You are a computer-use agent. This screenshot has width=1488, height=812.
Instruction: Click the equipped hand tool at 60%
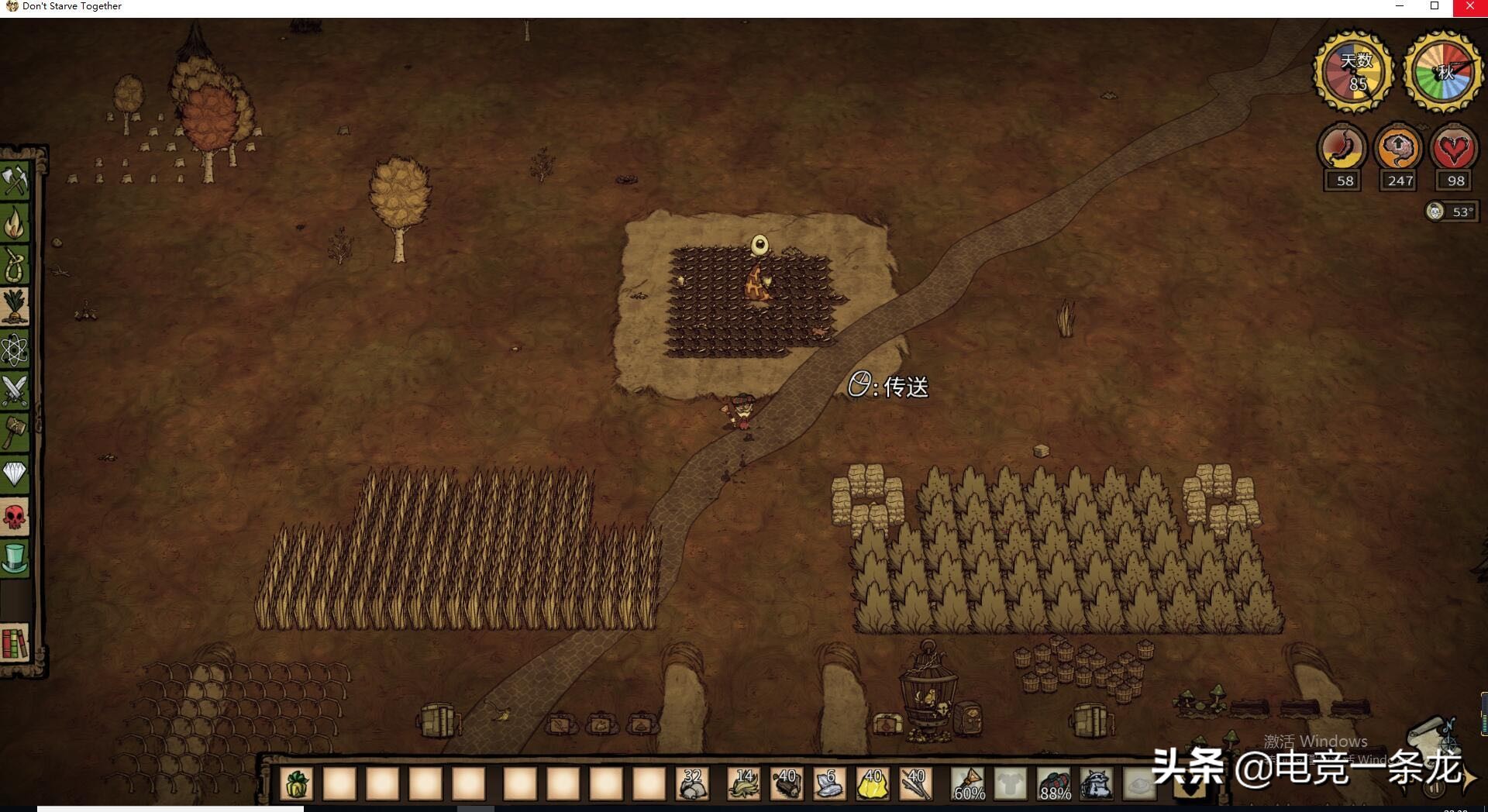point(969,784)
